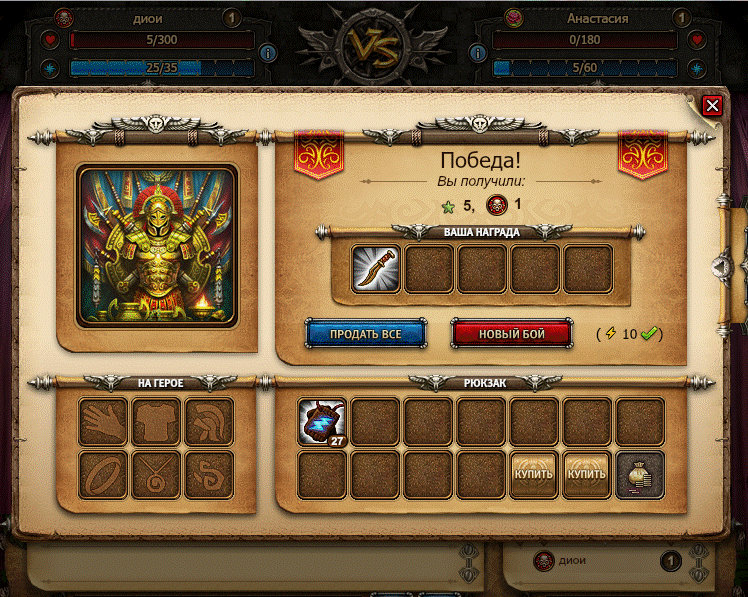This screenshot has height=597, width=748.
Task: Select the backpack item with count 27
Action: (322, 422)
